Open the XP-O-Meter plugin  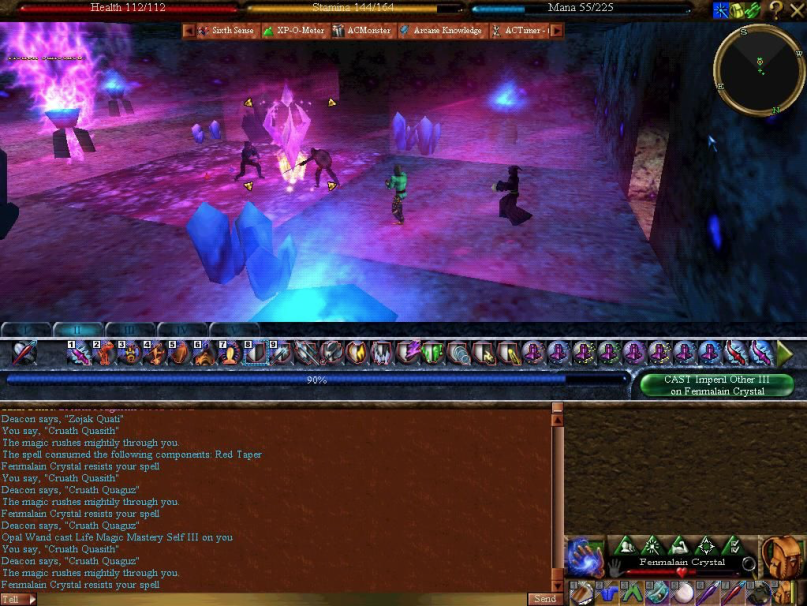pos(299,31)
